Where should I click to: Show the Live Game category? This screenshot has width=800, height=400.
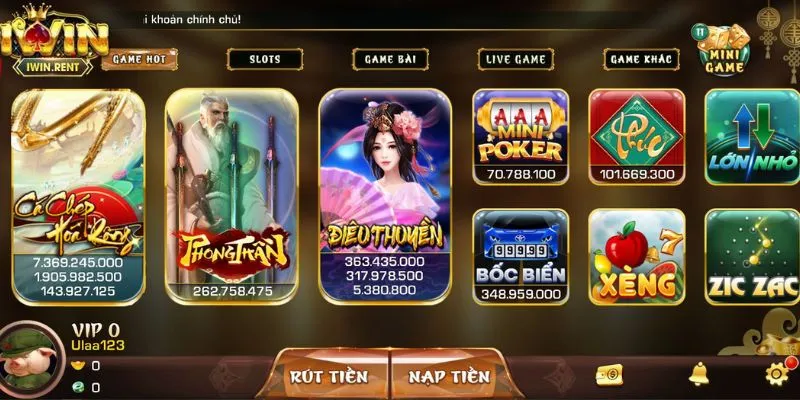[516, 59]
